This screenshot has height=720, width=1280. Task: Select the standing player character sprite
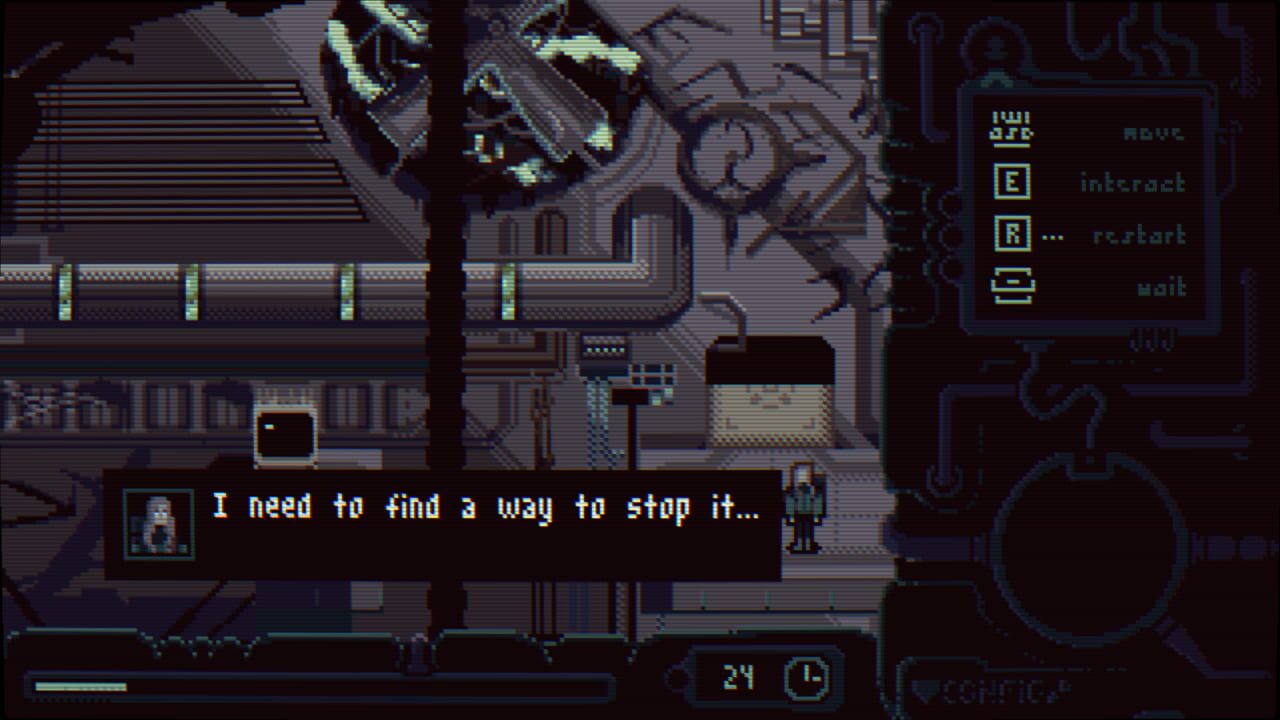pyautogui.click(x=805, y=510)
